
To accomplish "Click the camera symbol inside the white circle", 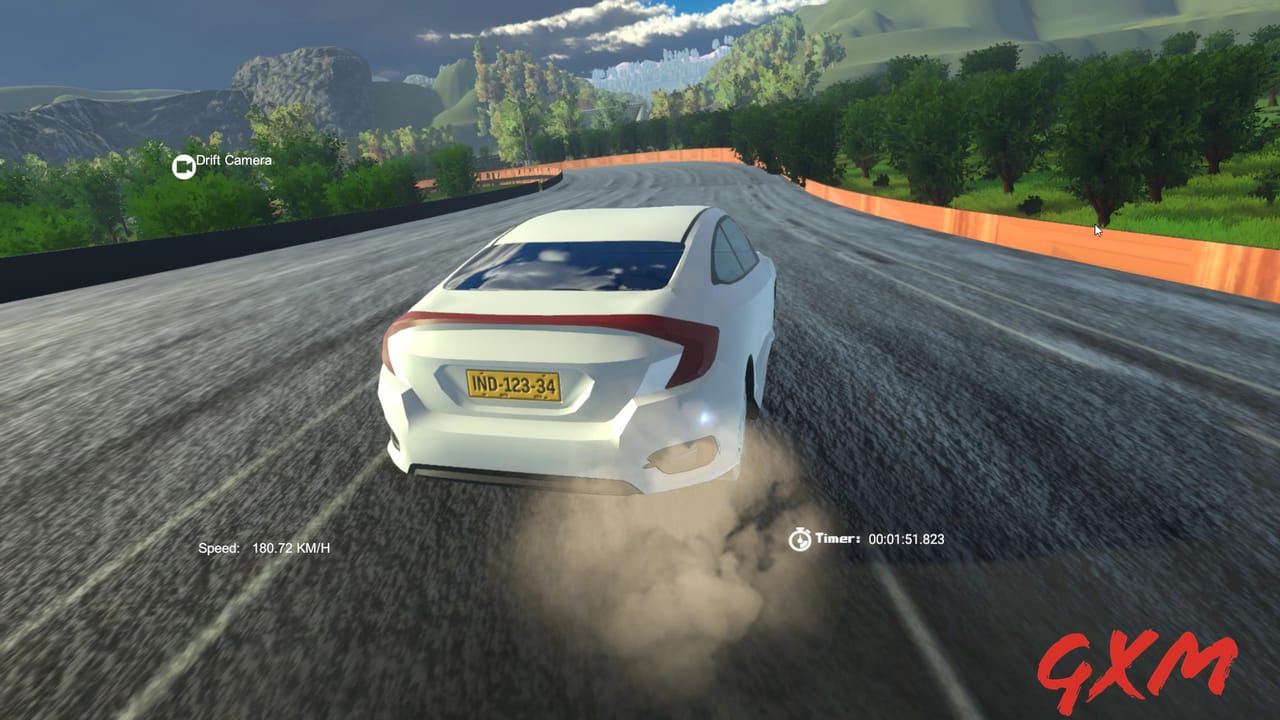I will click(184, 166).
